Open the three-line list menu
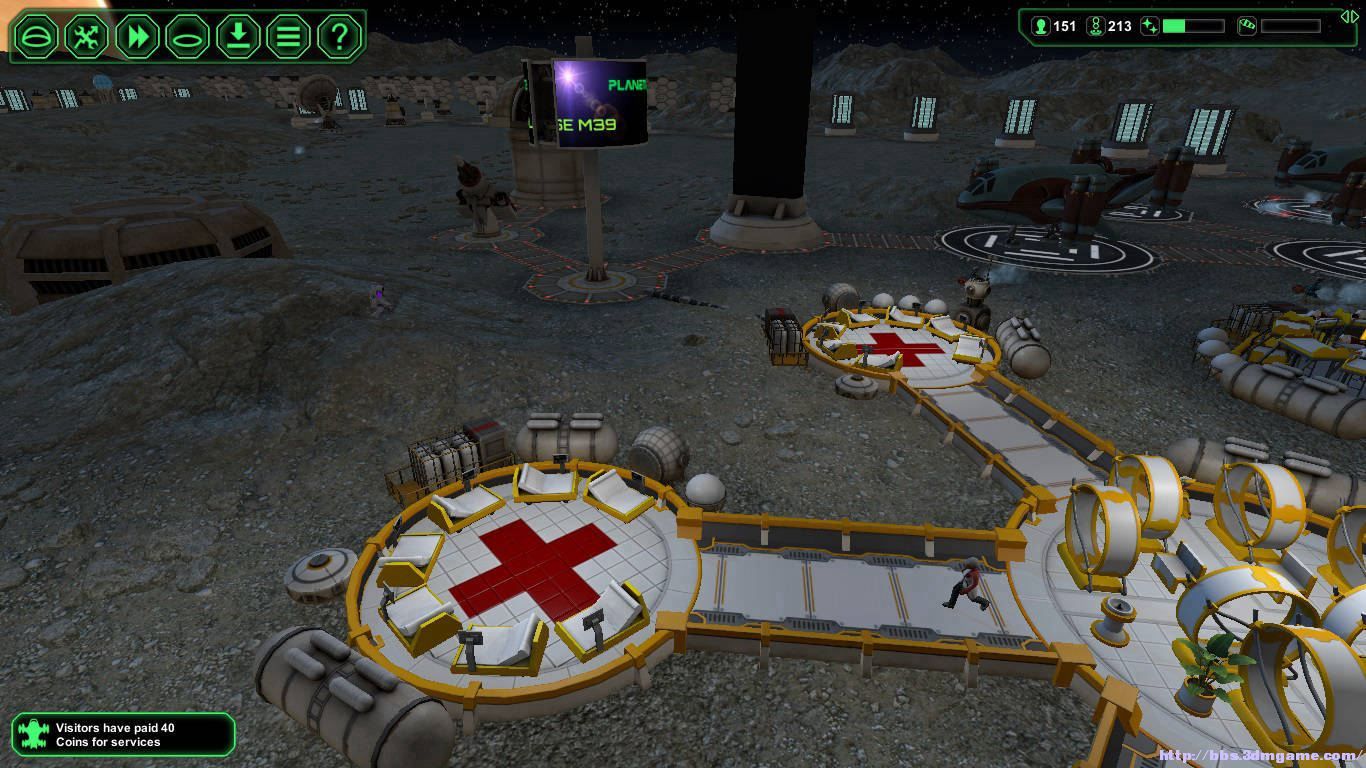Screen dimensions: 1366x768 click(288, 37)
